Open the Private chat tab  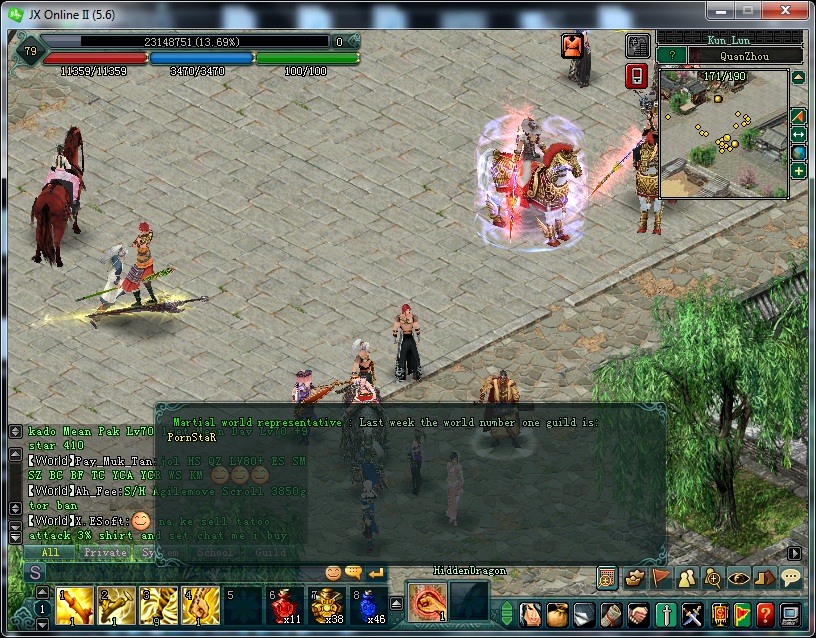click(105, 552)
